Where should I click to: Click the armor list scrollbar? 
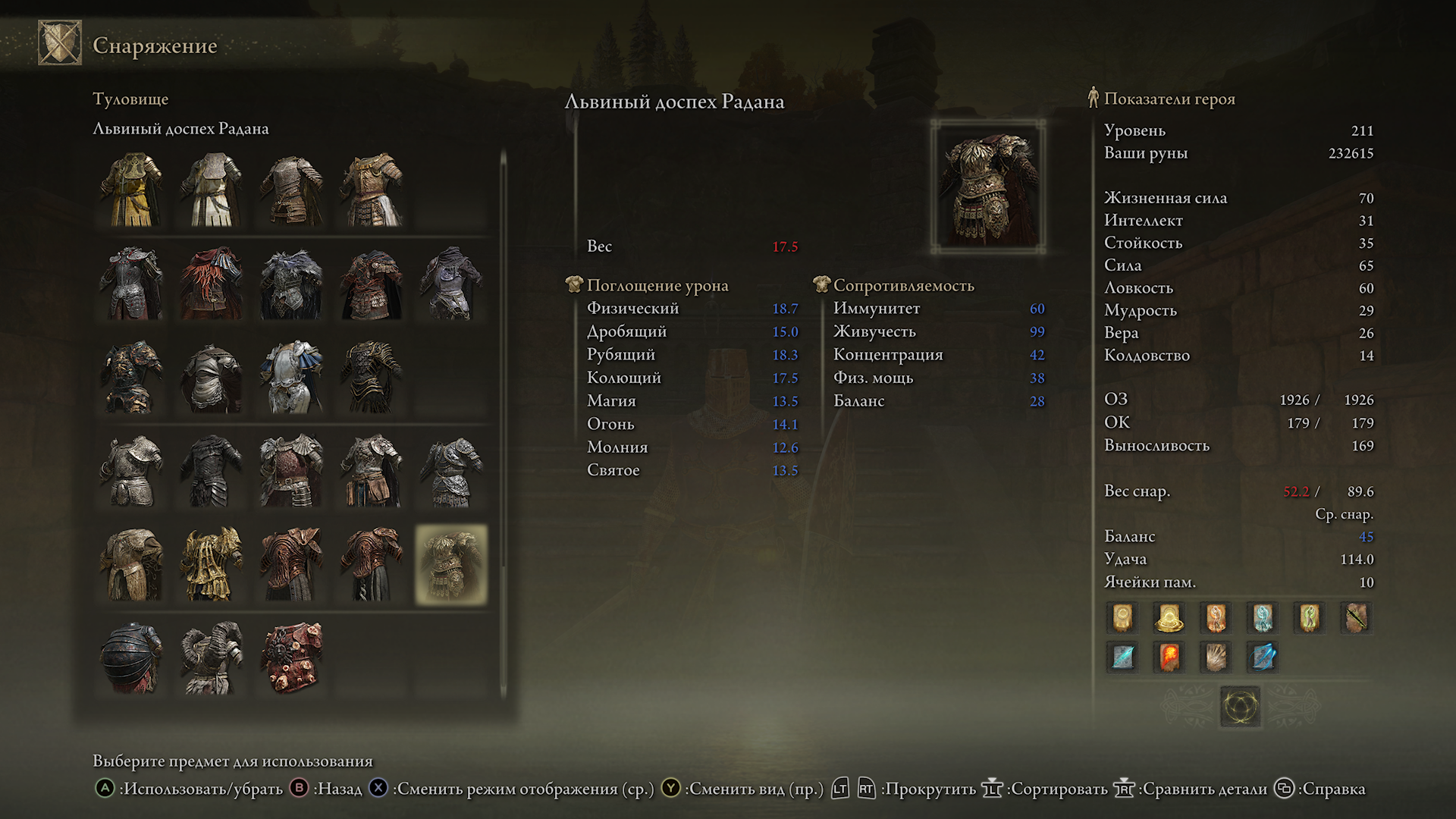503,425
